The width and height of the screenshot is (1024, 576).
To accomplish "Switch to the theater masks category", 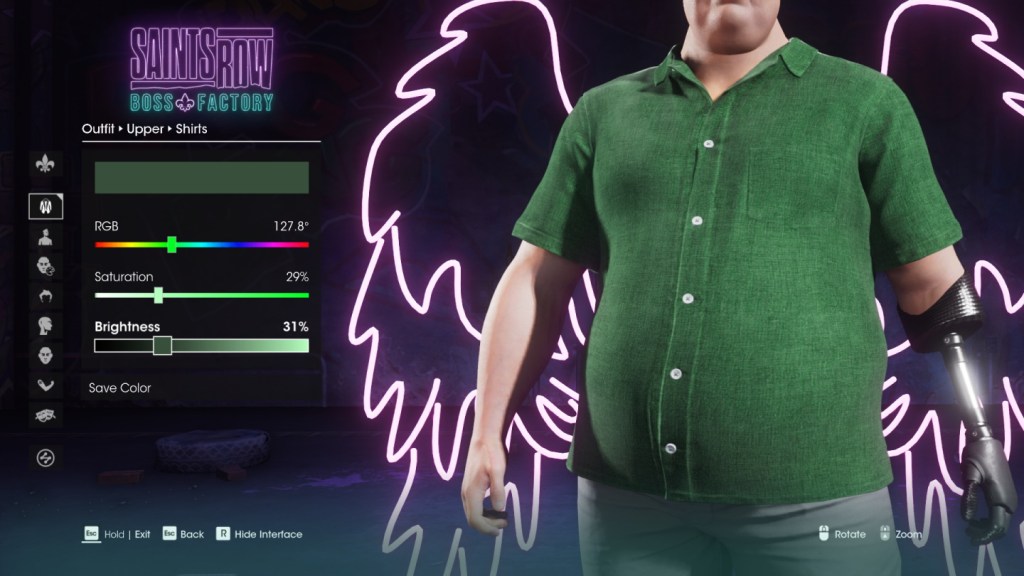I will click(45, 414).
